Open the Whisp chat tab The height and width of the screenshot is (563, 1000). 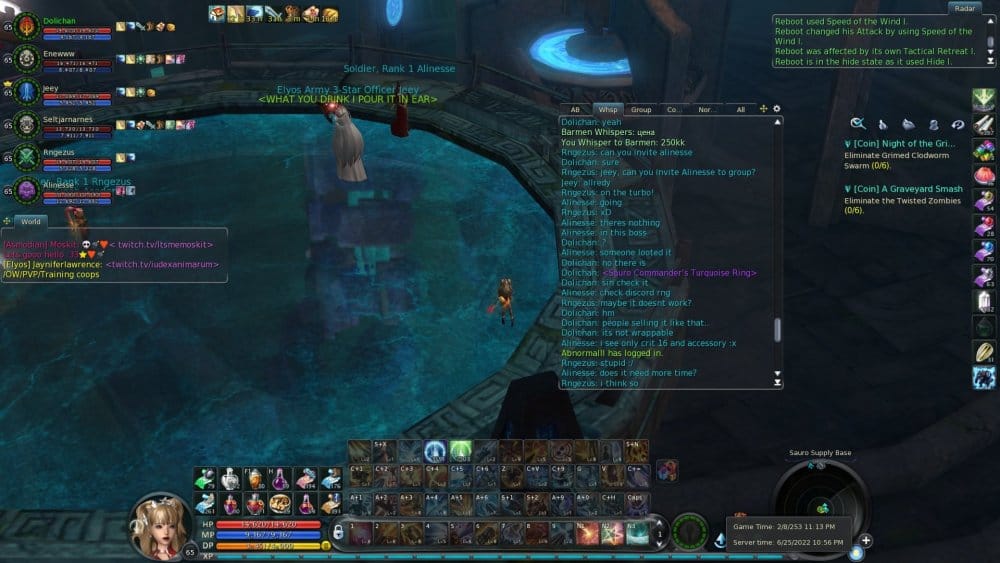pos(607,109)
